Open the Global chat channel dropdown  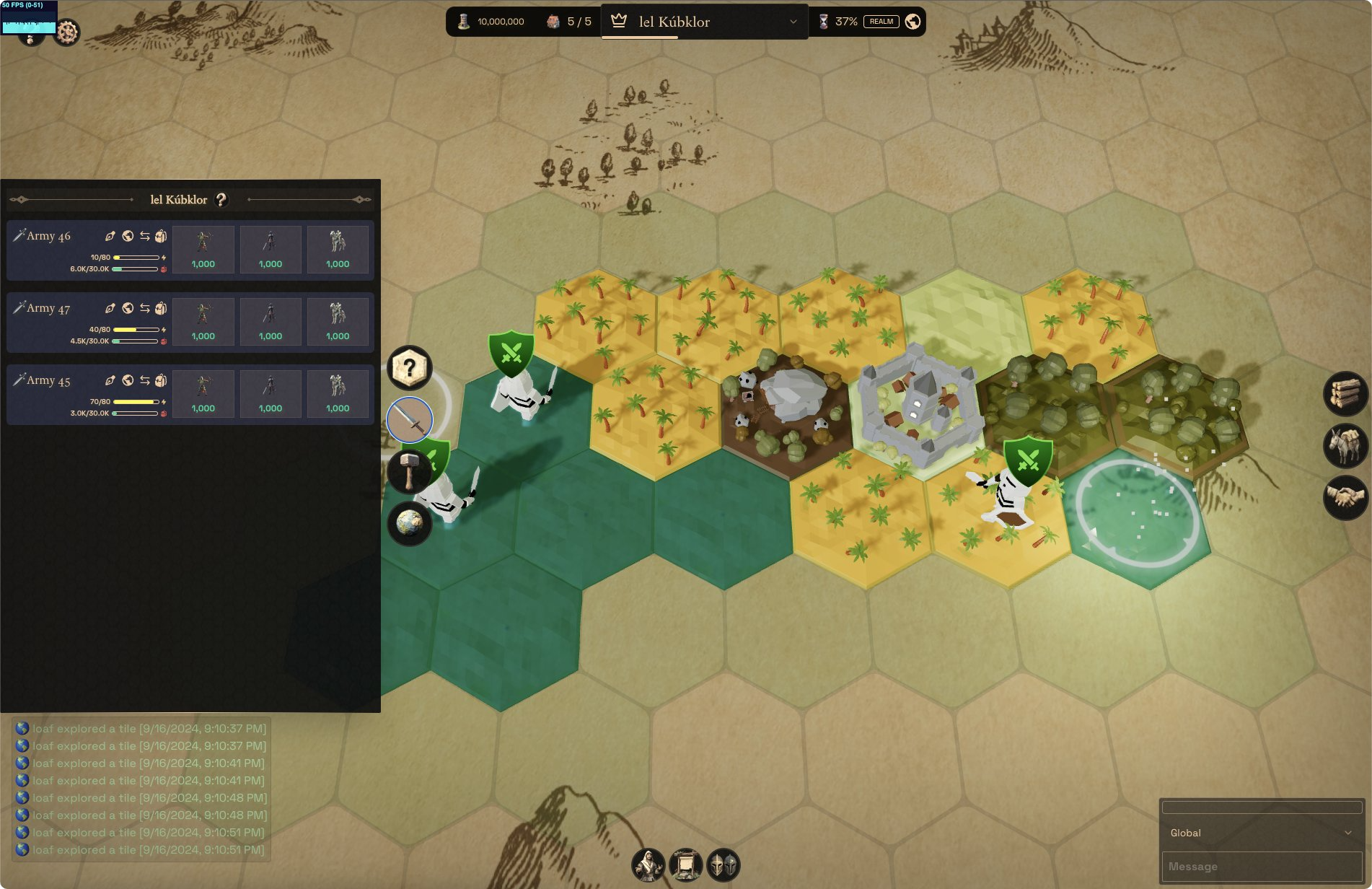1262,832
